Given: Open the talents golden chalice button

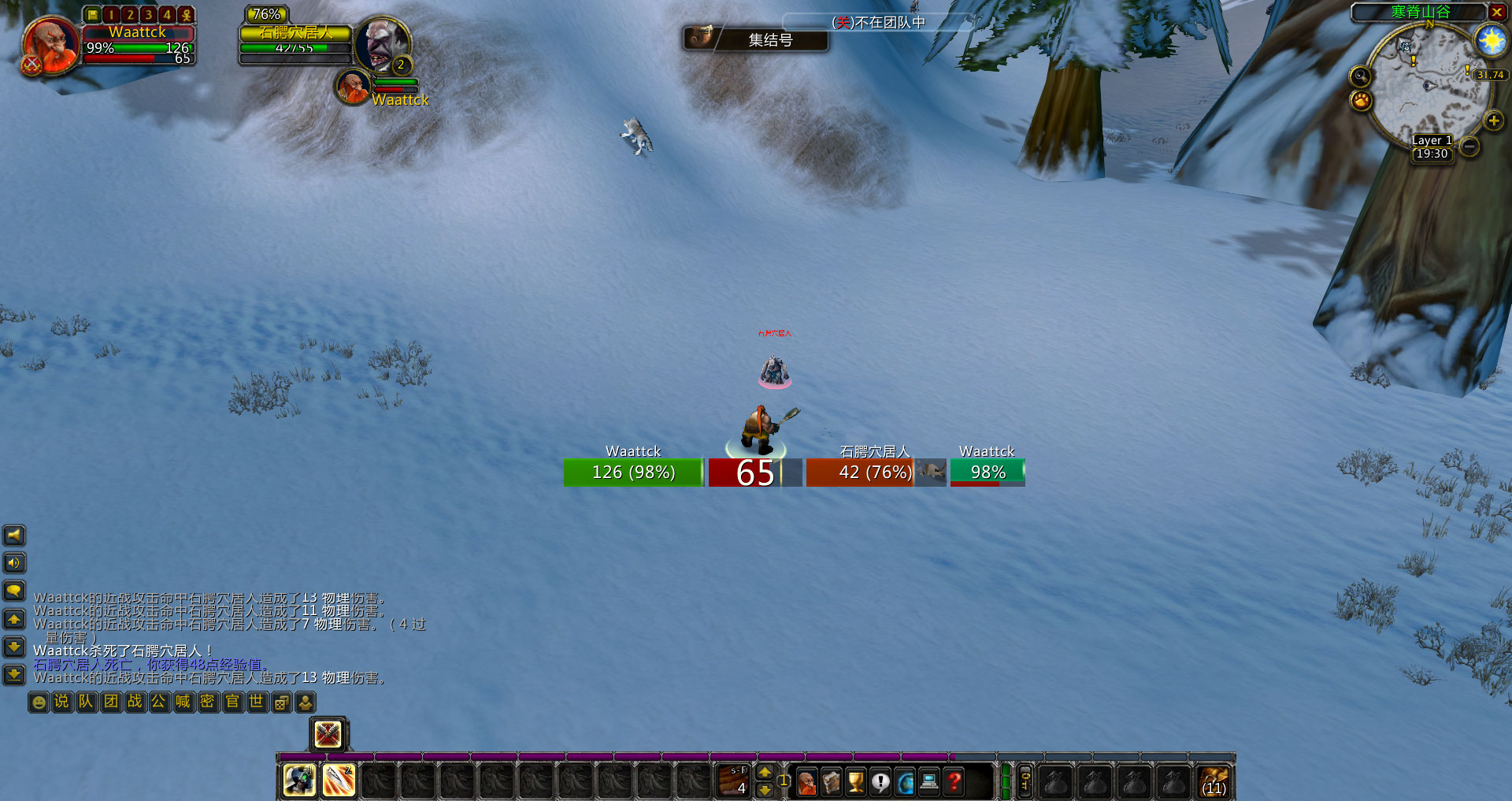Looking at the screenshot, I should [856, 781].
